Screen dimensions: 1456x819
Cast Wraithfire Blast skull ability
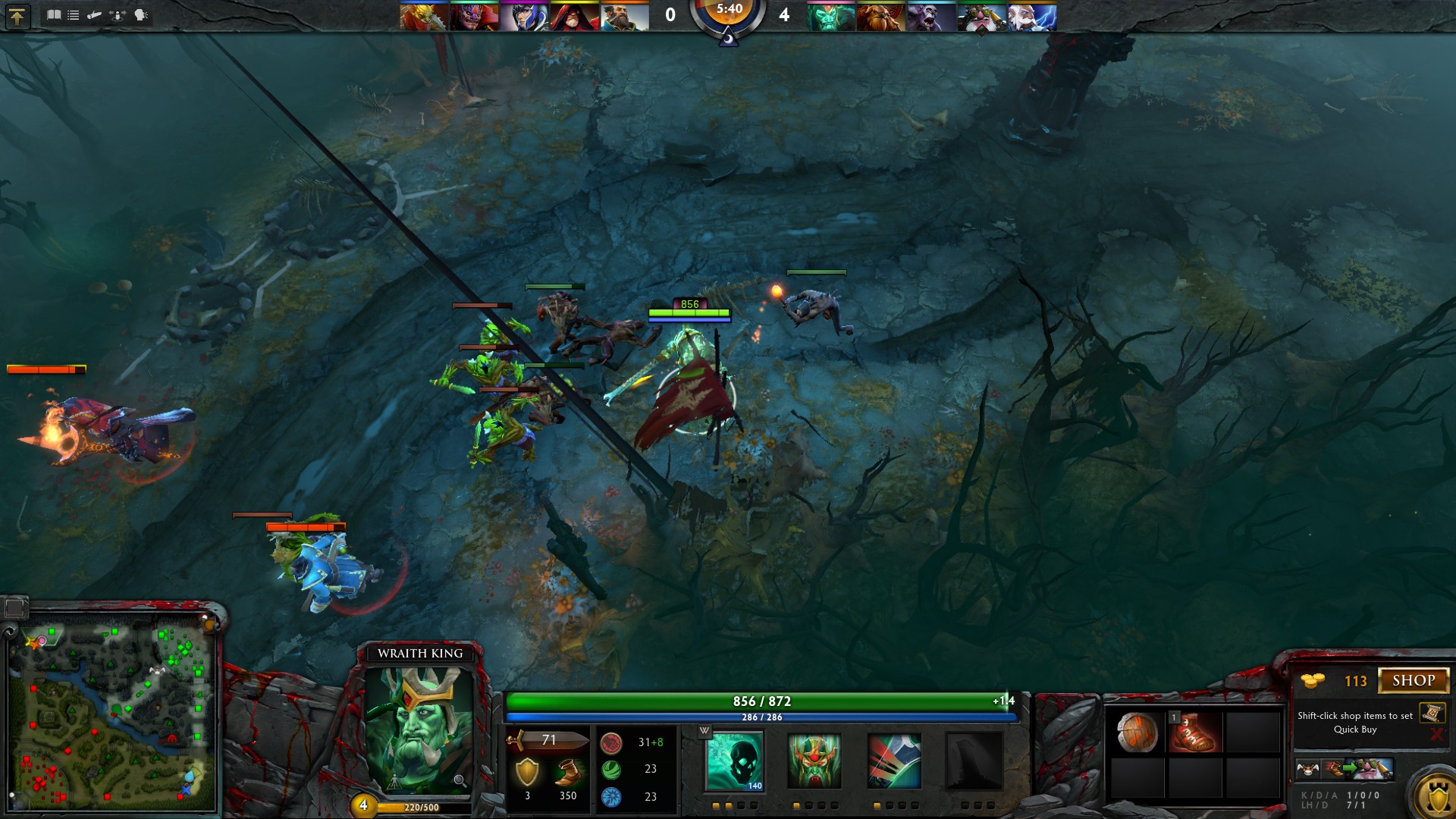point(735,761)
